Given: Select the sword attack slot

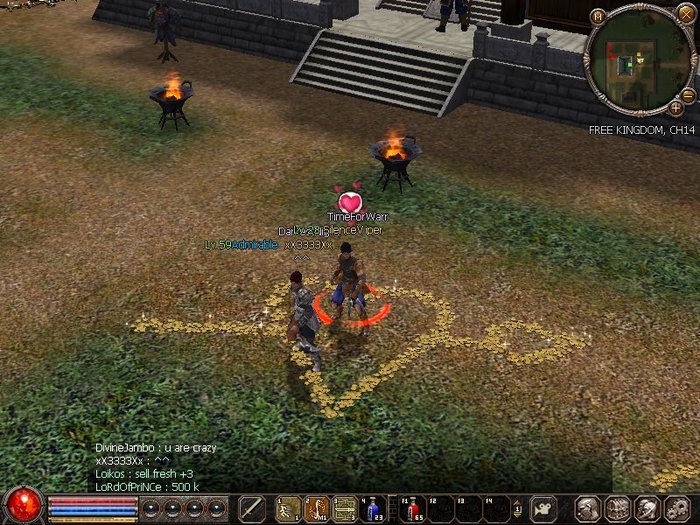Looking at the screenshot, I should point(252,508).
